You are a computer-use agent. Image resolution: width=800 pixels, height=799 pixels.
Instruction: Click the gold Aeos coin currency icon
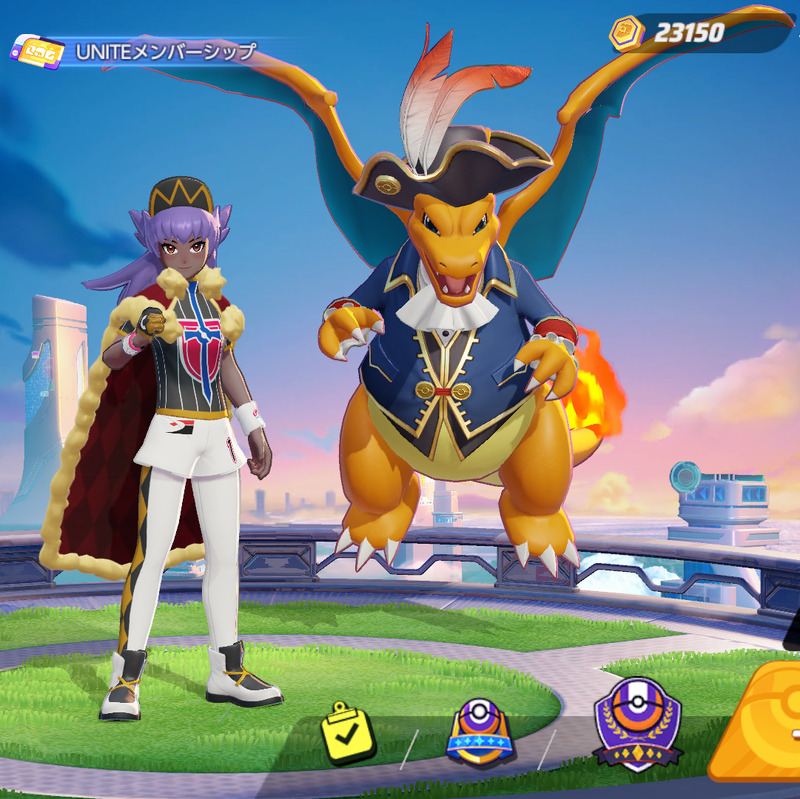(x=626, y=33)
